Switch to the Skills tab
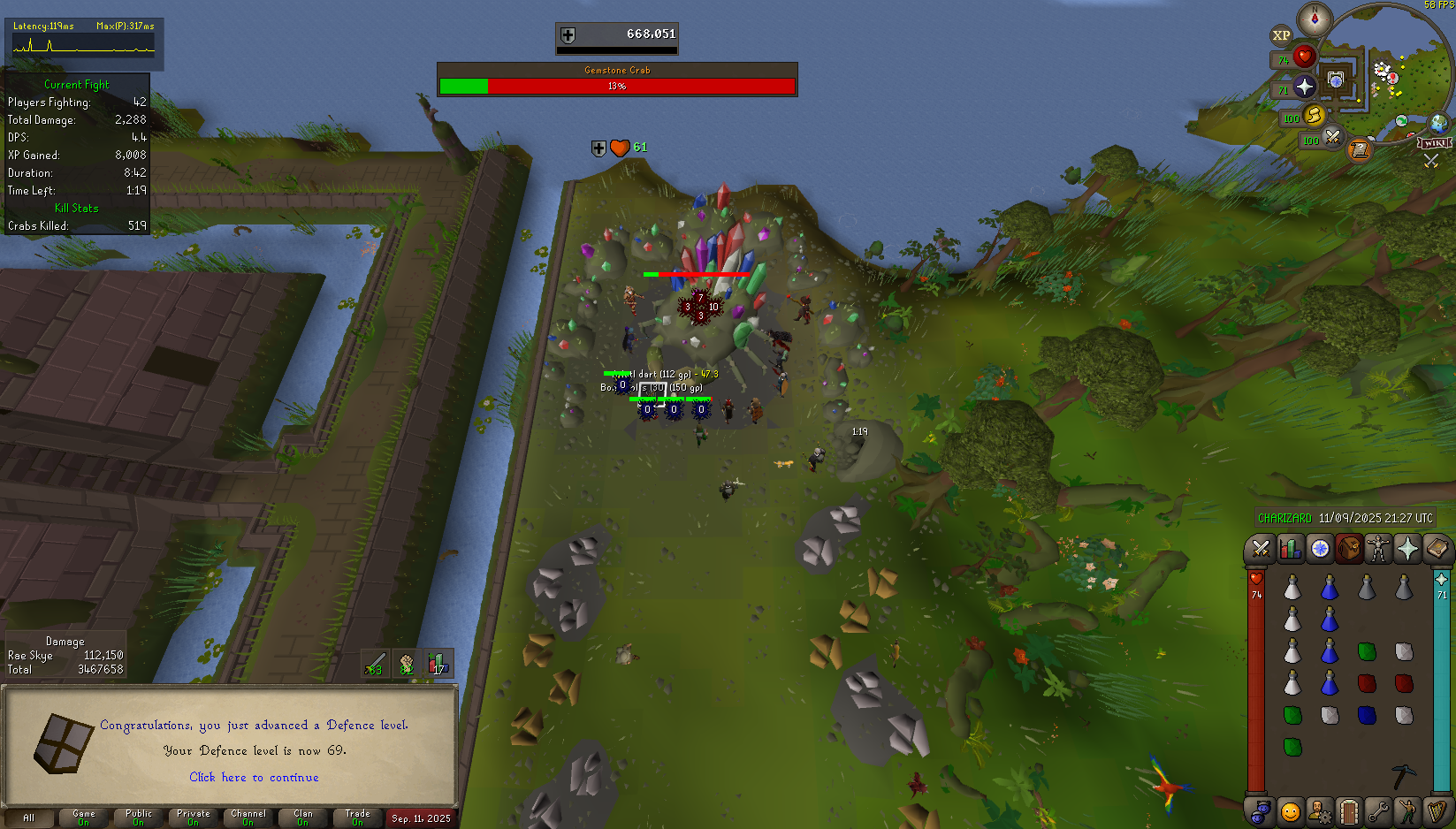 pos(1290,550)
